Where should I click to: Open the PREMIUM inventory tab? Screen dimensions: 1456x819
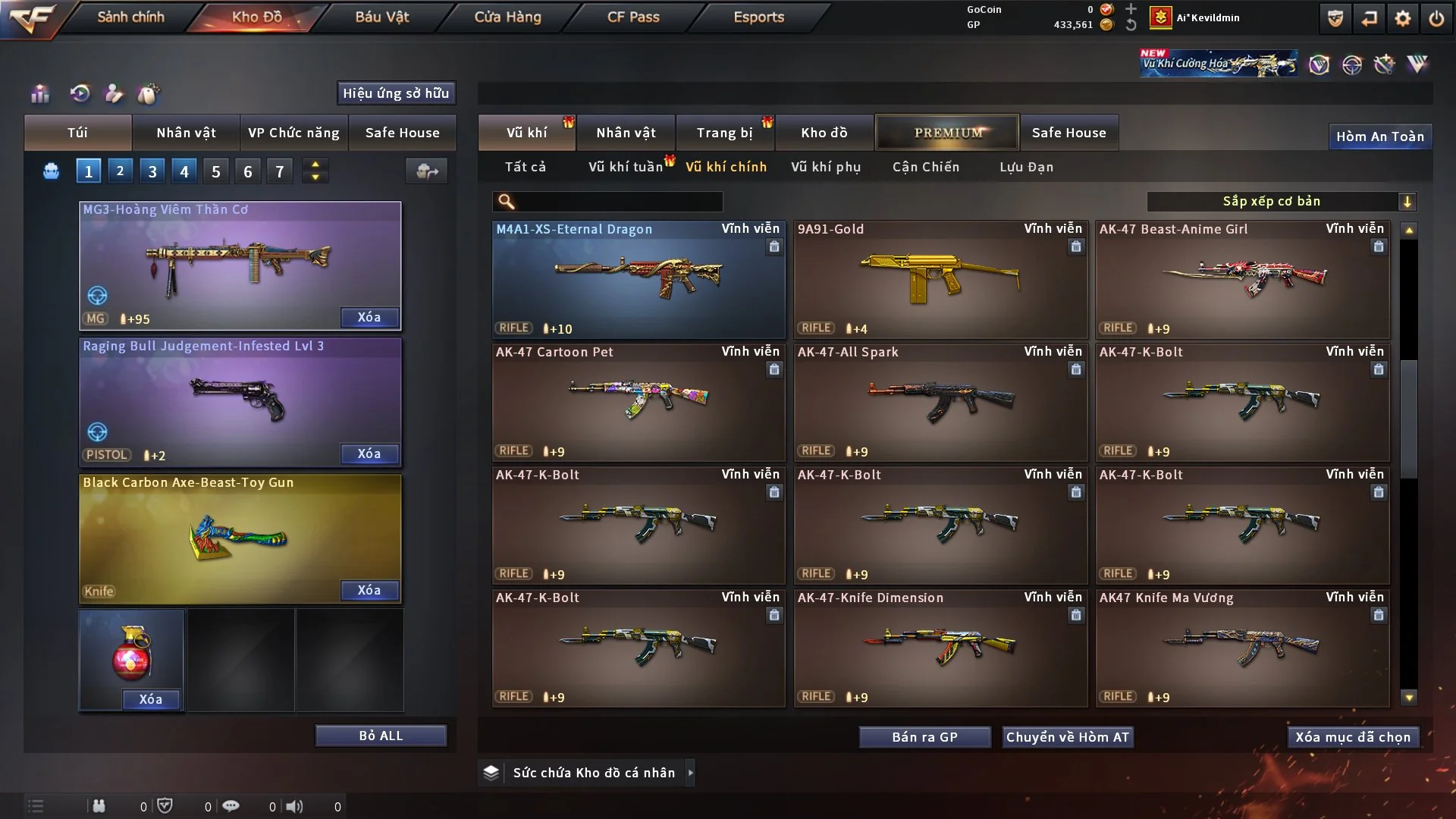click(x=947, y=133)
